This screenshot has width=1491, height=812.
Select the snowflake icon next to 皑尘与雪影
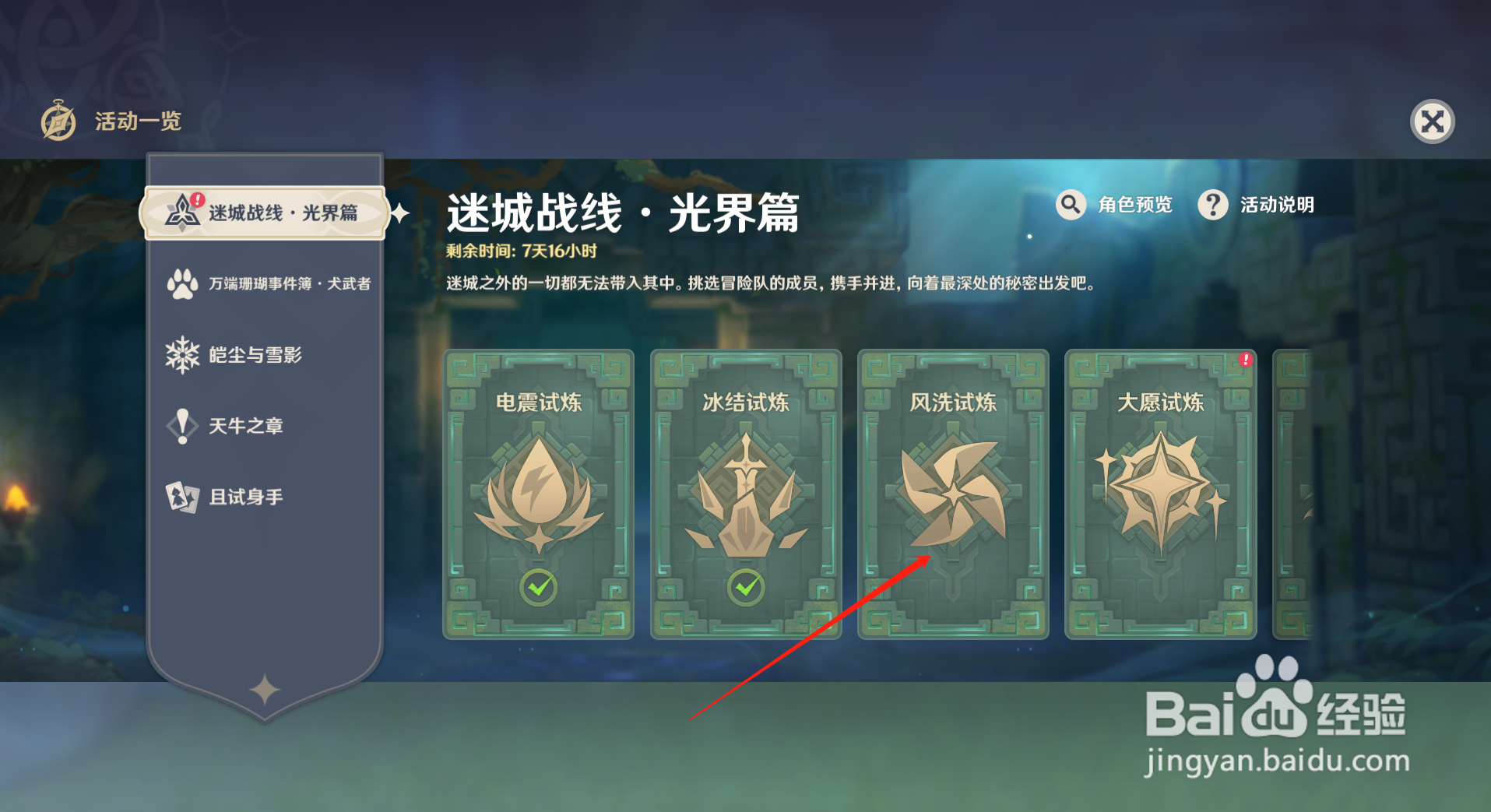tap(182, 355)
